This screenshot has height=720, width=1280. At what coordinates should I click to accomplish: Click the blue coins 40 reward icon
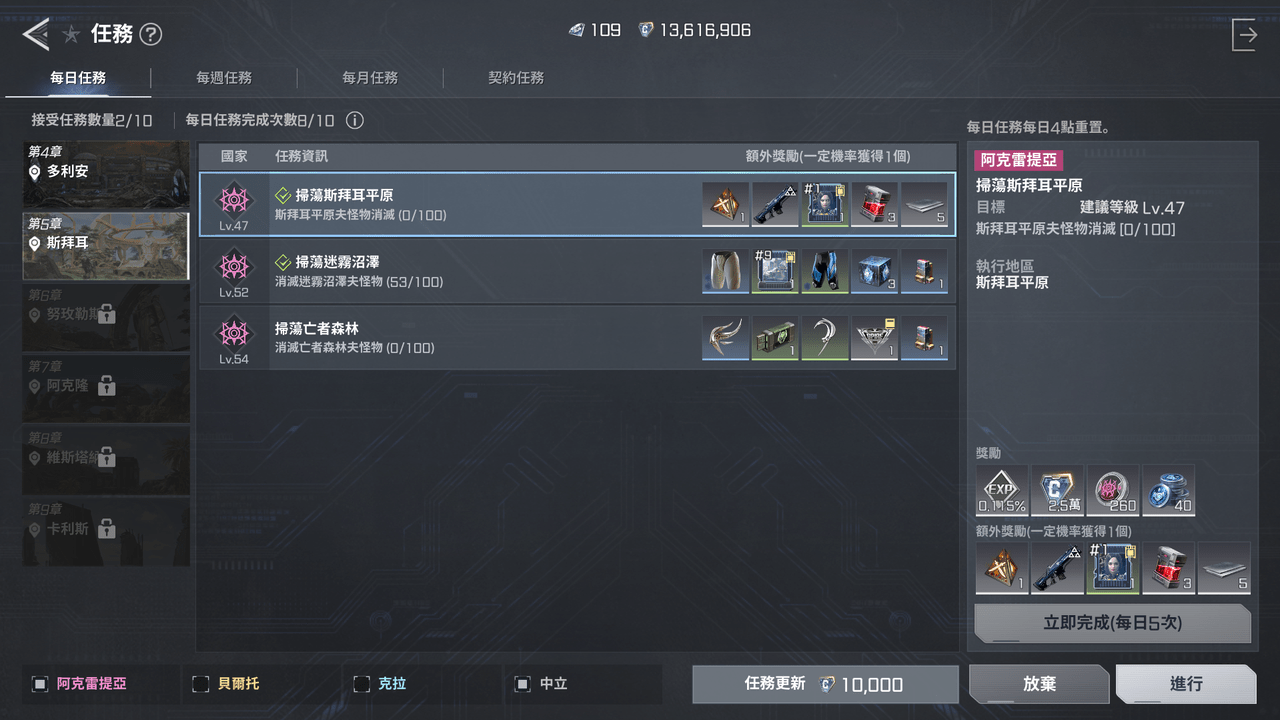(x=1168, y=490)
